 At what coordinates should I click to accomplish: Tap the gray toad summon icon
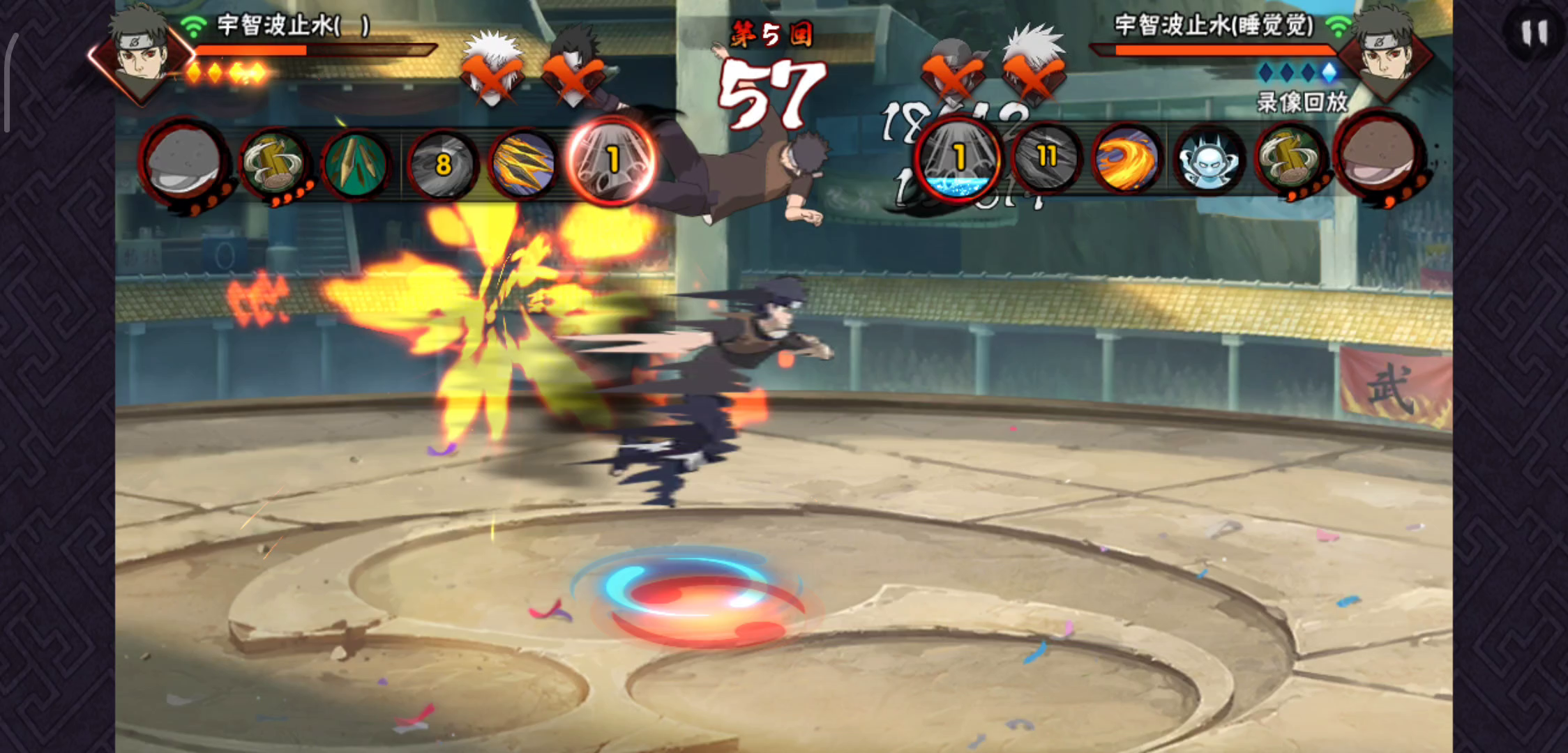point(184,162)
